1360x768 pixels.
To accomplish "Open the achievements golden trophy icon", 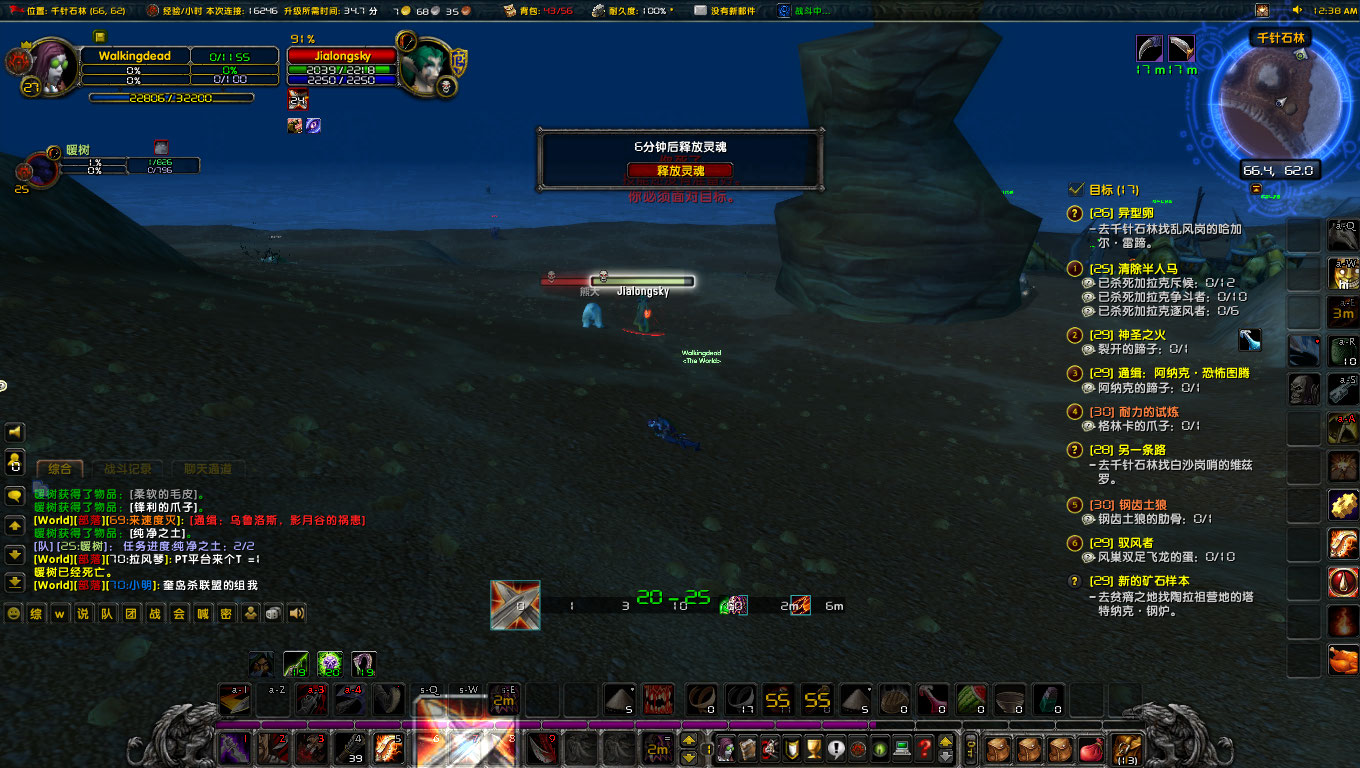I will pos(815,749).
